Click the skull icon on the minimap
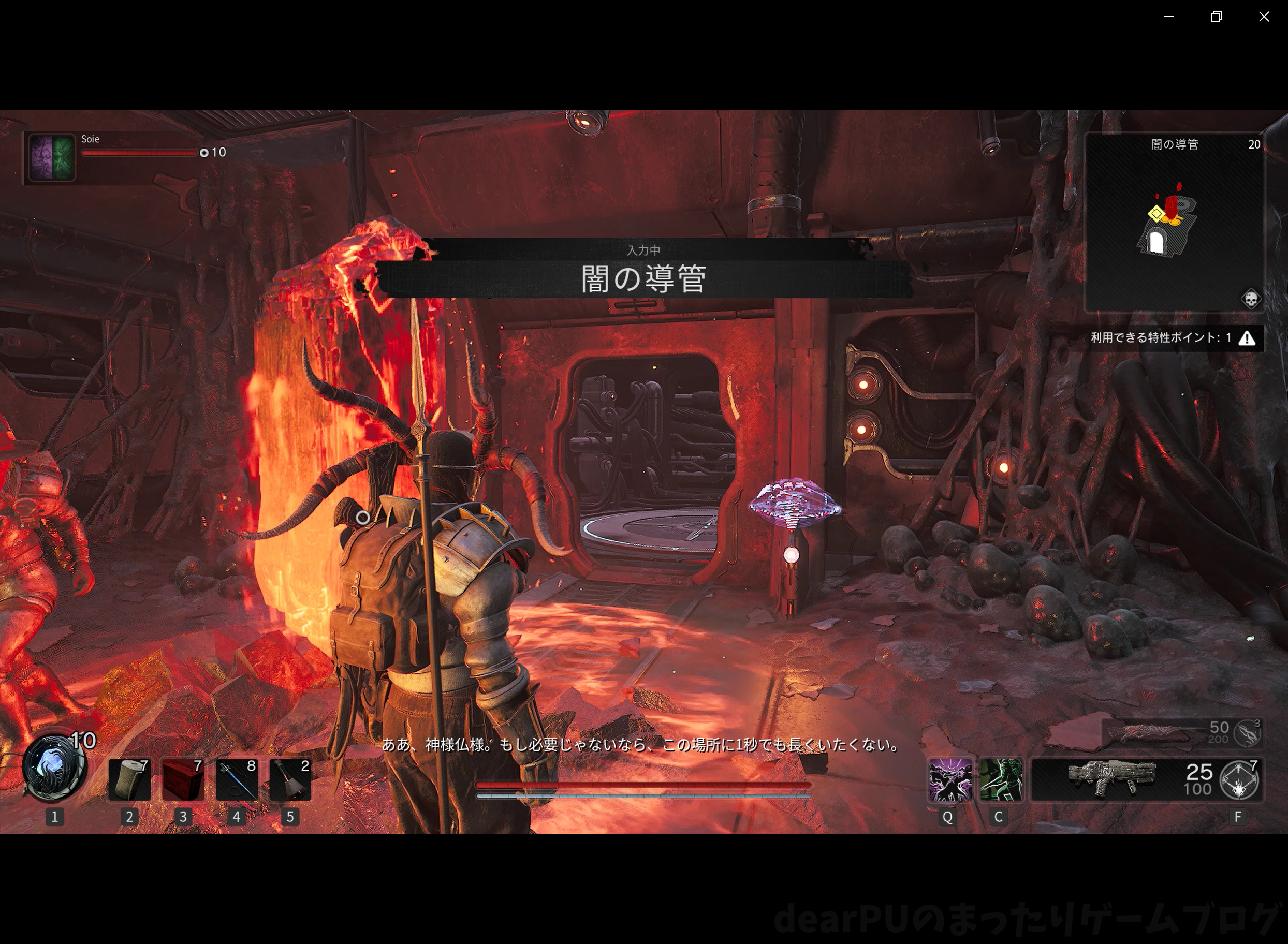This screenshot has height=944, width=1288. 1250,299
